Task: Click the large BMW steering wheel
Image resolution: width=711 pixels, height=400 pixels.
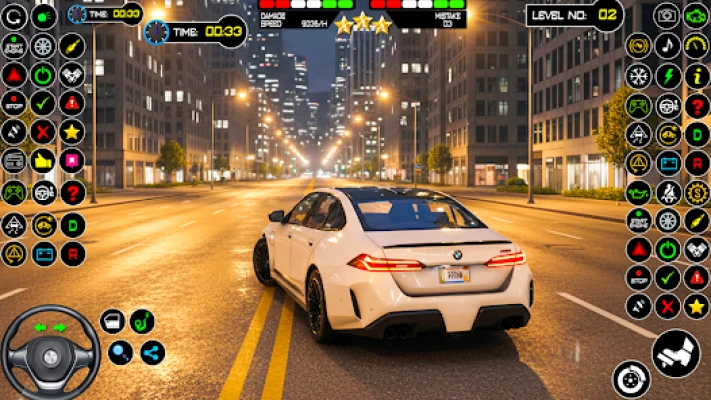Action: (50, 353)
